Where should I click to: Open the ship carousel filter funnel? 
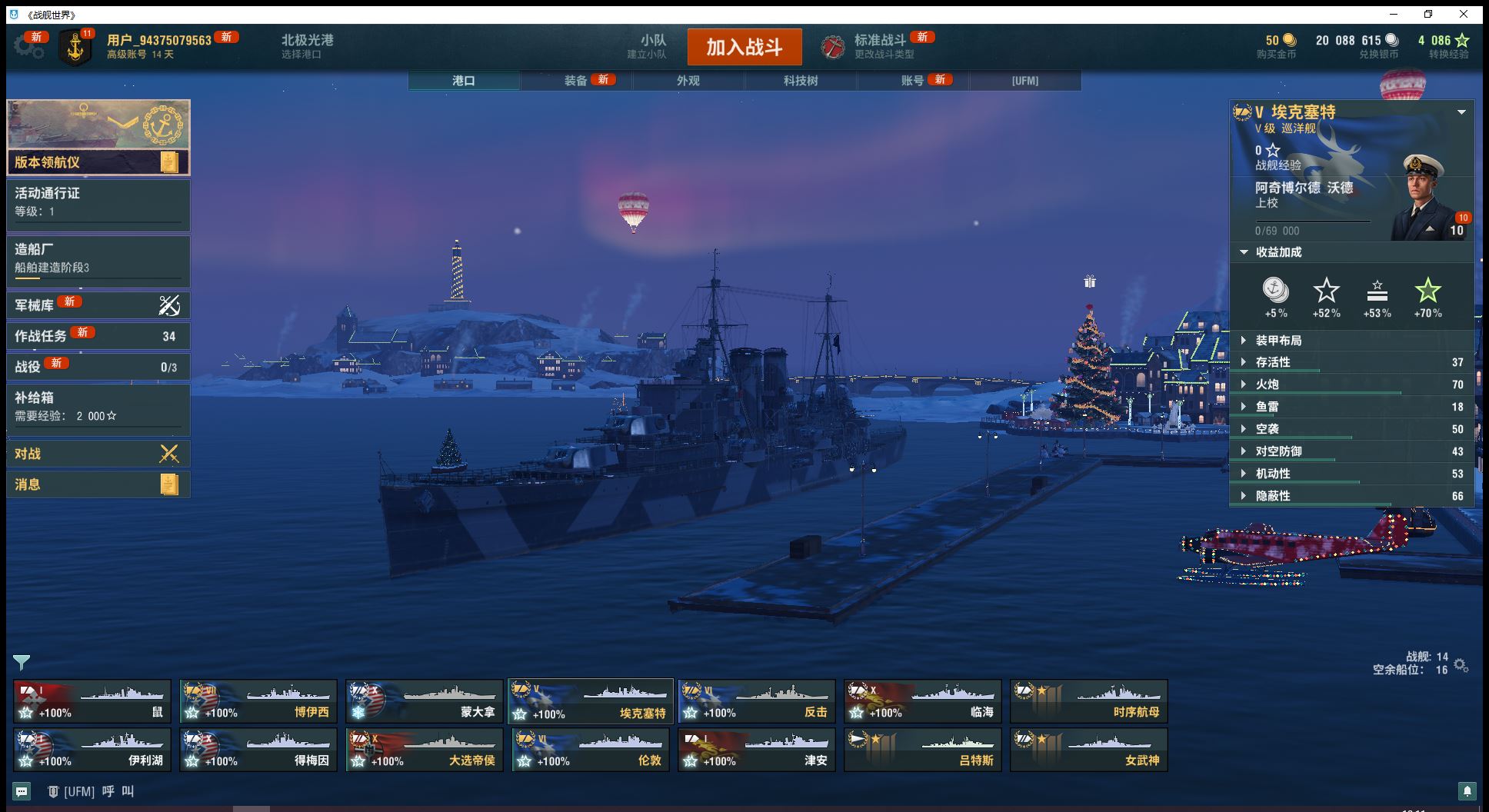click(22, 662)
